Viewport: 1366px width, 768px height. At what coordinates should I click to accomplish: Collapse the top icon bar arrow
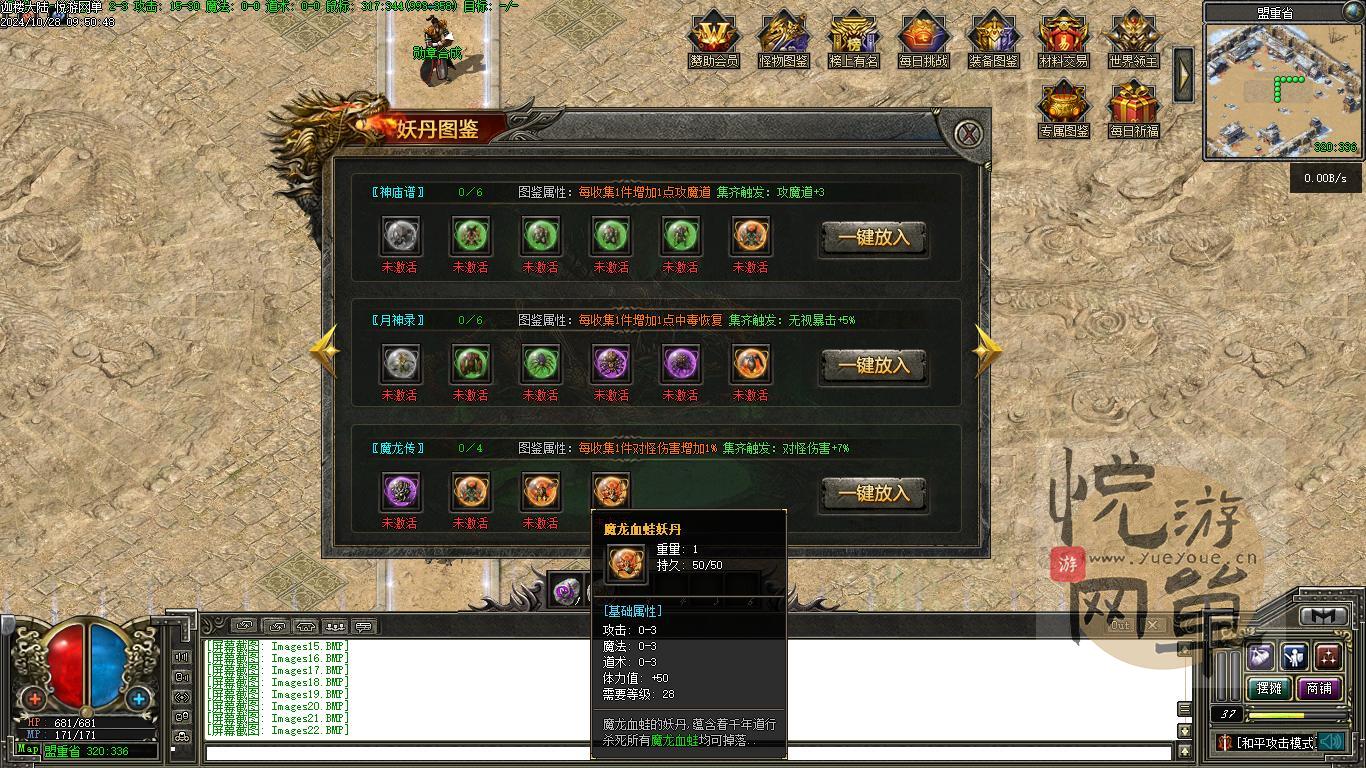[x=1183, y=74]
